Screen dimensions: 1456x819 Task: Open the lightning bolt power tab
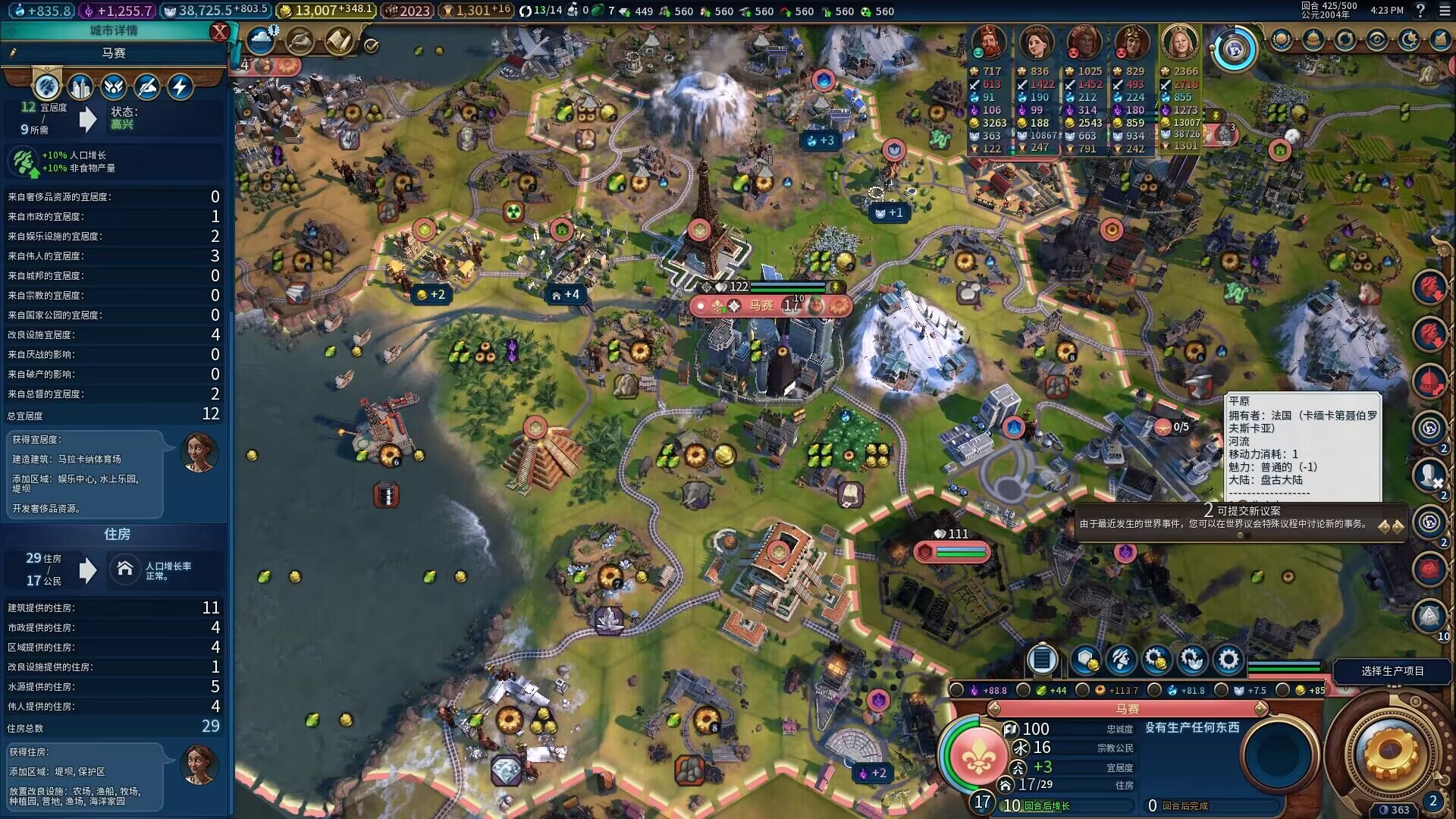180,87
